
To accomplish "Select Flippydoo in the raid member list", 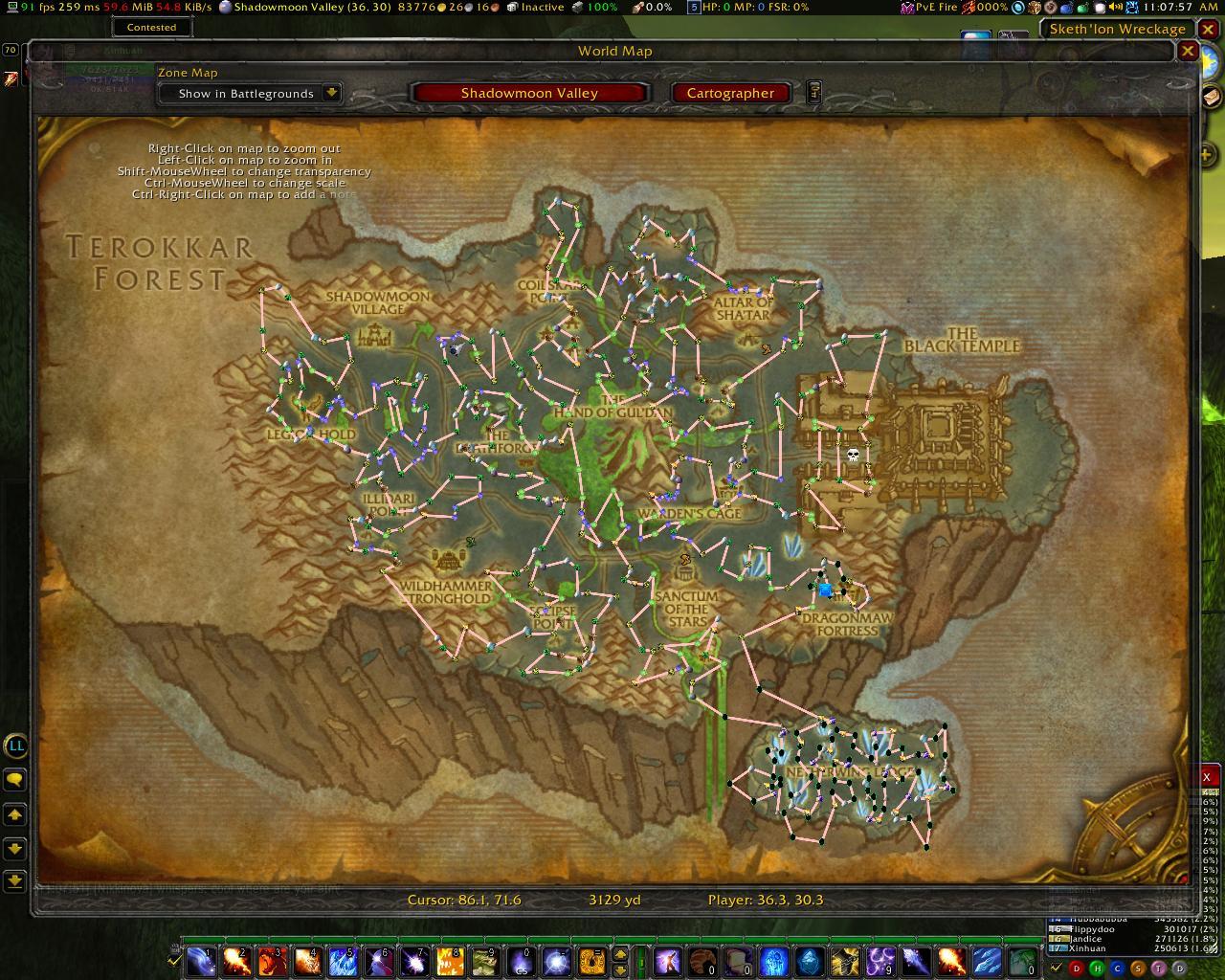I will (x=1091, y=929).
